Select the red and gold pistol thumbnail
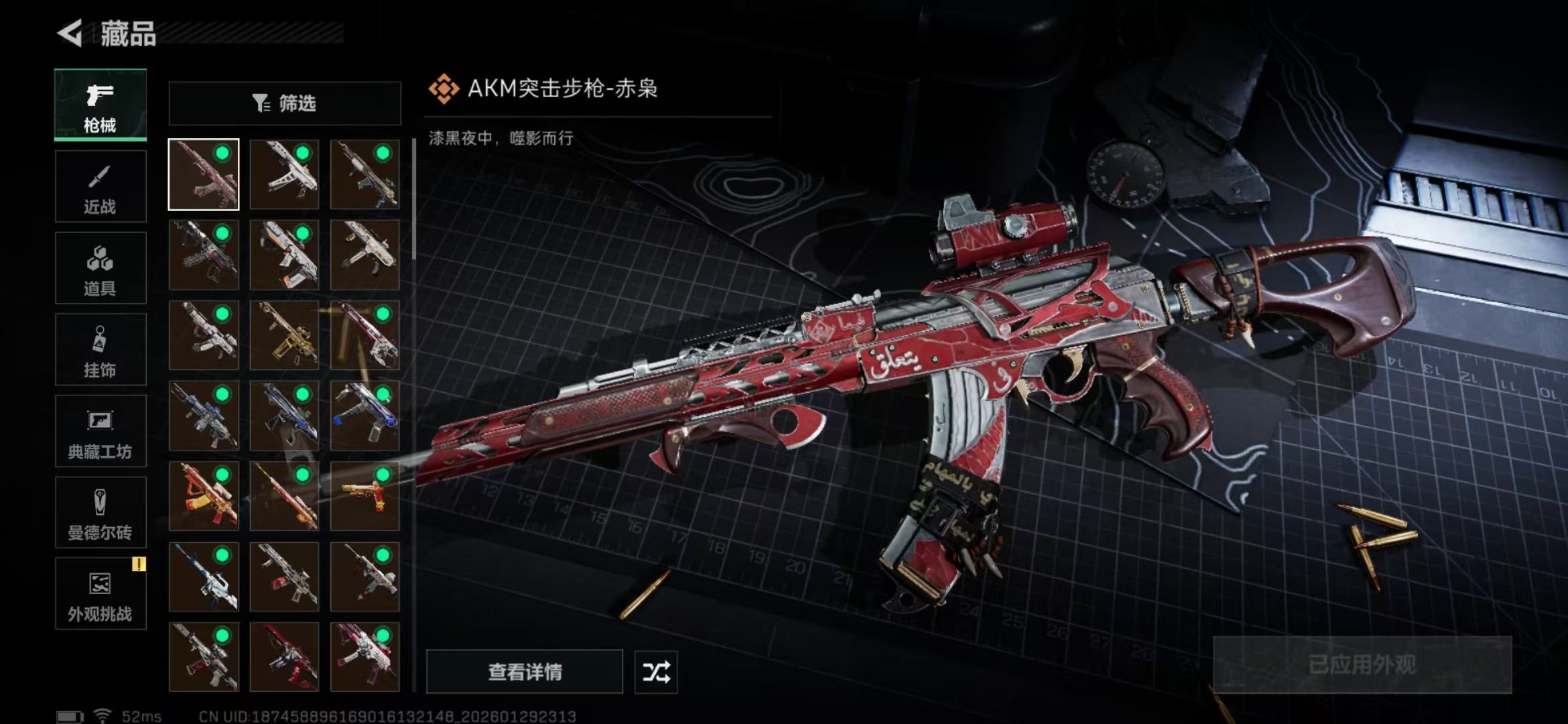Viewport: 1568px width, 724px height. click(365, 496)
